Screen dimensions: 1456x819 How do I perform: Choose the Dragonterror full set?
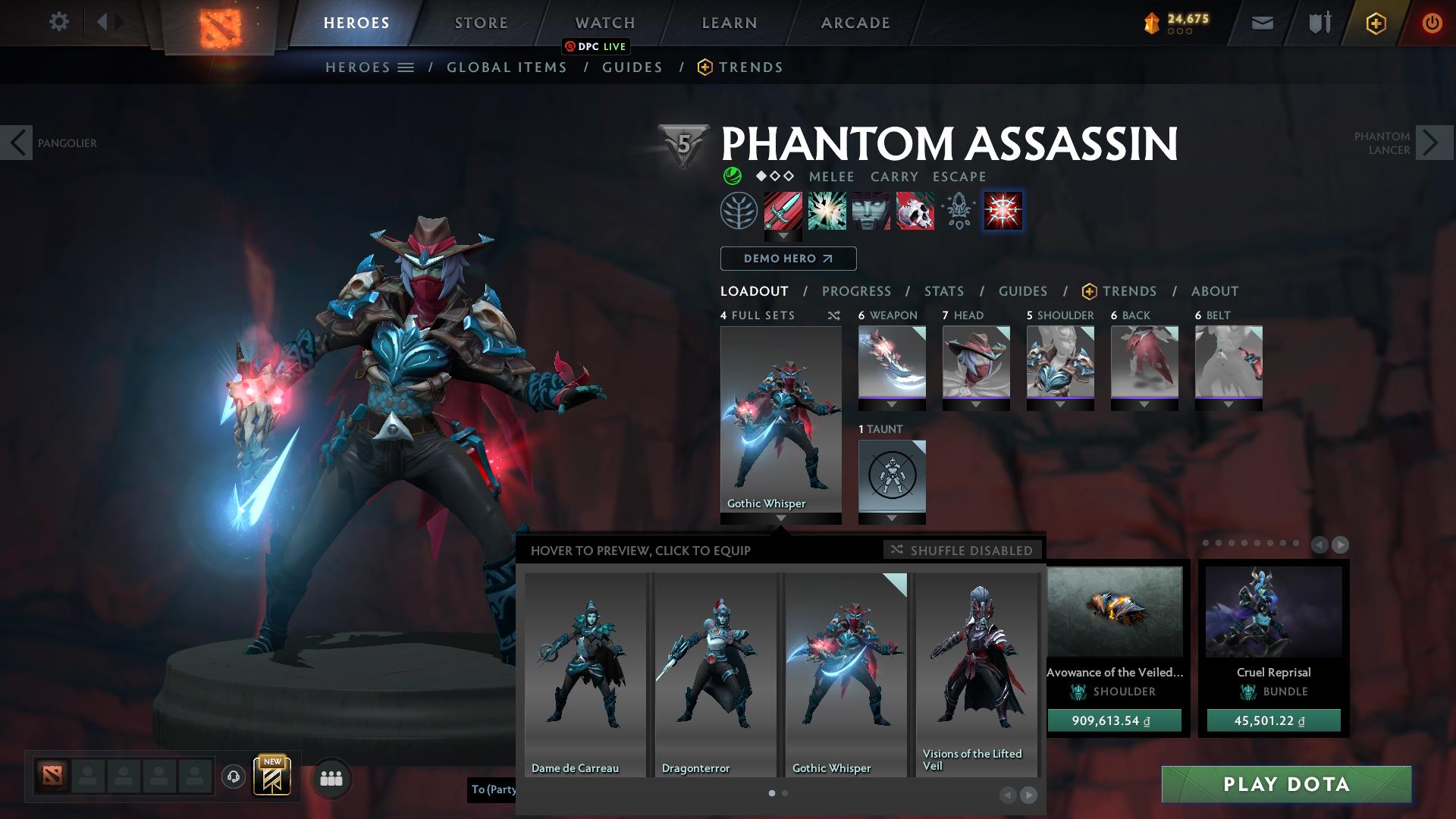pos(716,673)
